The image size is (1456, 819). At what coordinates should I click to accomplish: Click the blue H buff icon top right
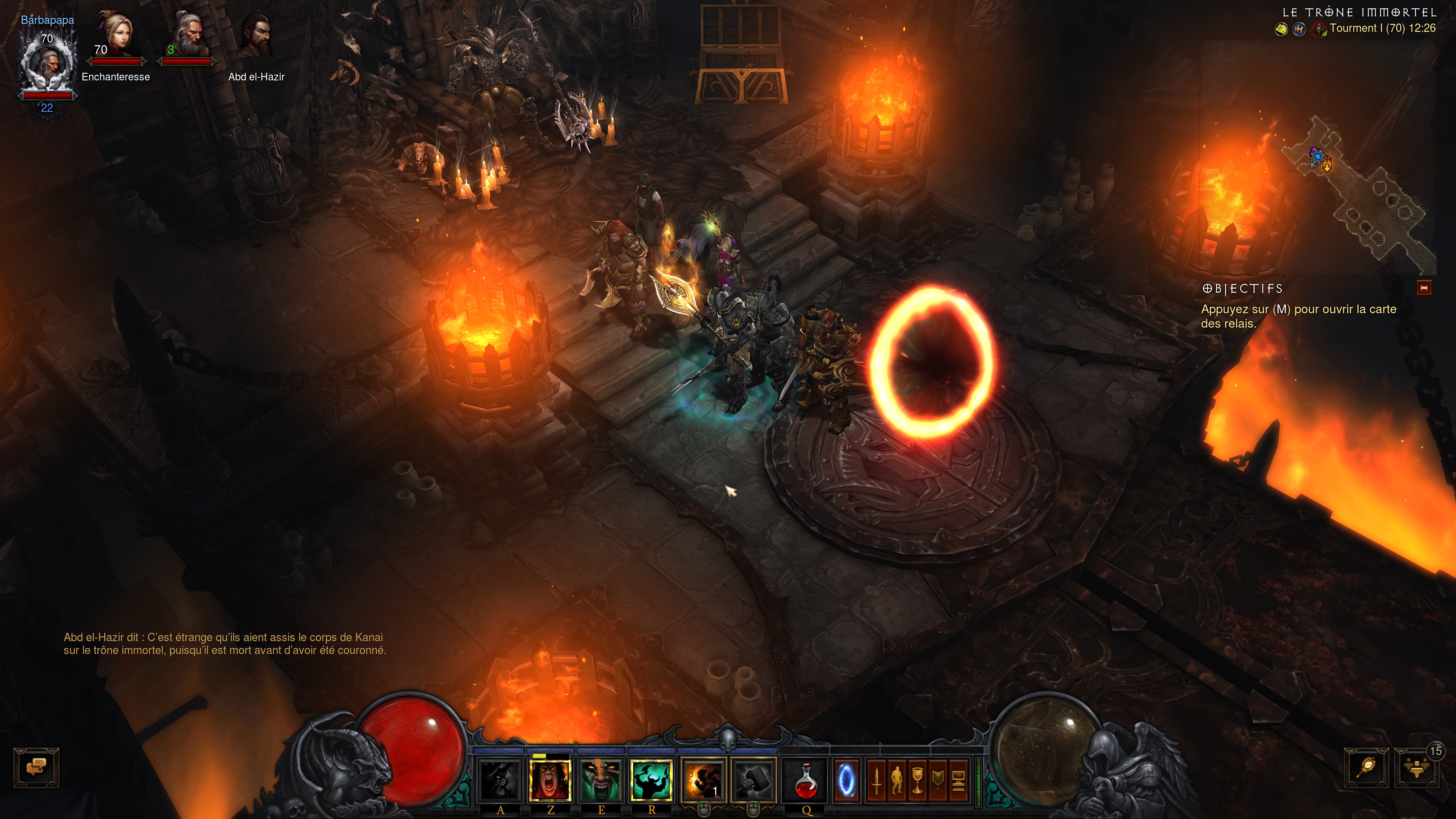click(1299, 30)
